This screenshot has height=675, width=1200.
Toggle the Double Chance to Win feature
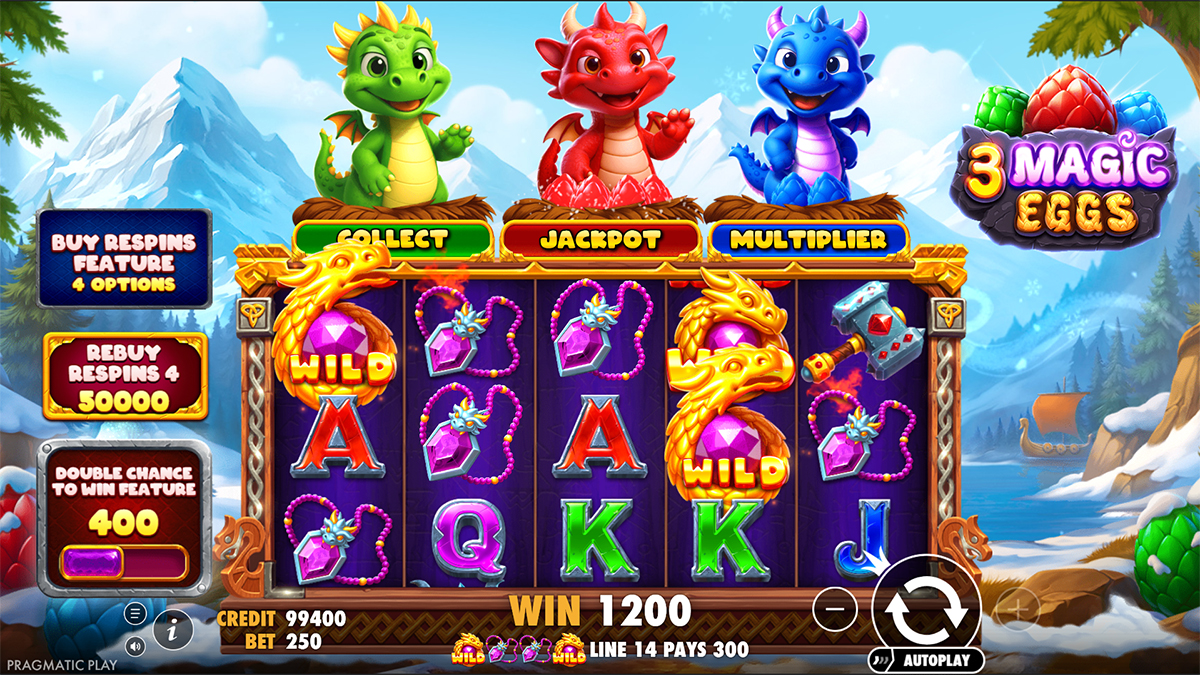124,562
